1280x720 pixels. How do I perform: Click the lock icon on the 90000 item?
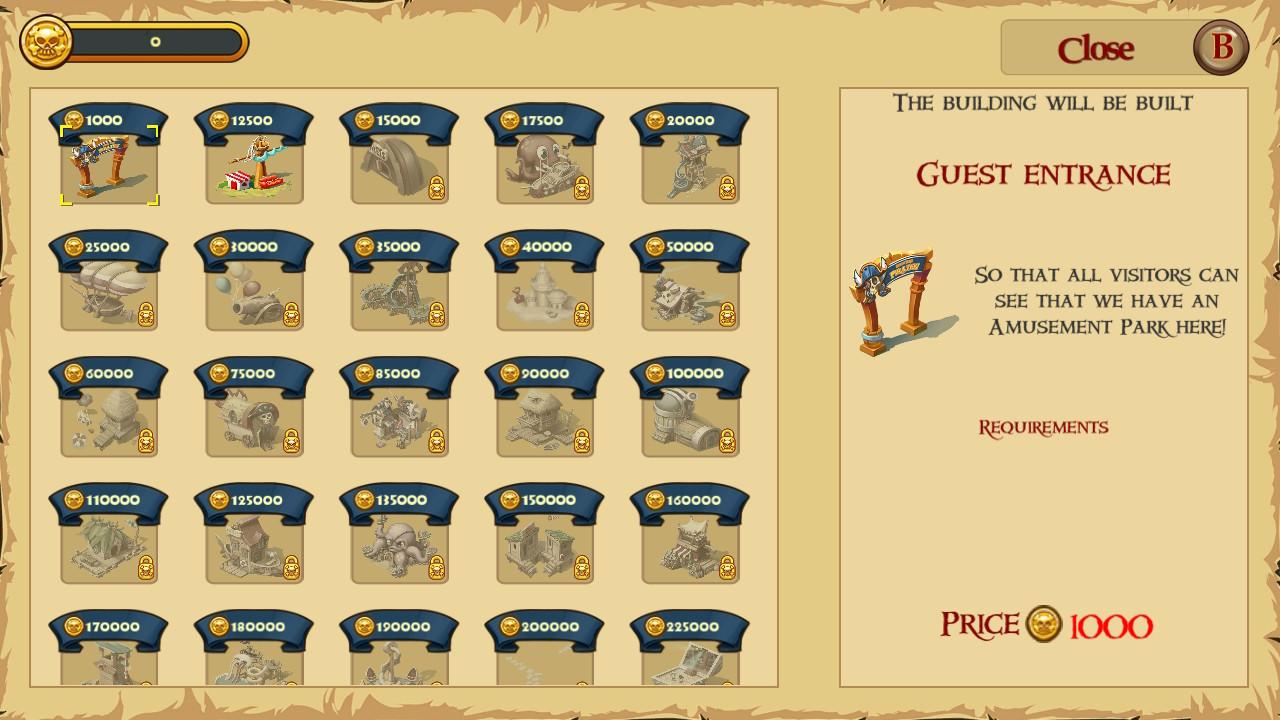pyautogui.click(x=581, y=439)
